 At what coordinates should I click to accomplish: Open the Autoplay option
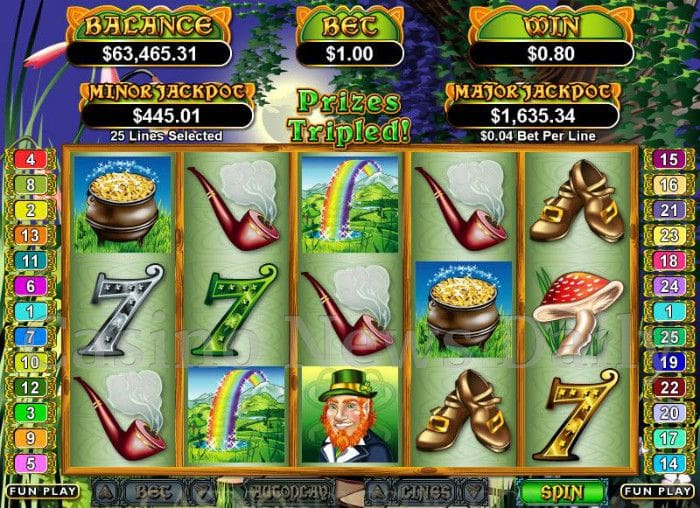(288, 493)
